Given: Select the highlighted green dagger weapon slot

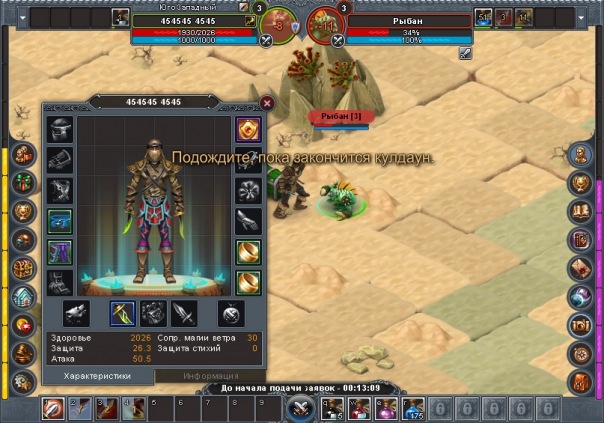Looking at the screenshot, I should (123, 314).
